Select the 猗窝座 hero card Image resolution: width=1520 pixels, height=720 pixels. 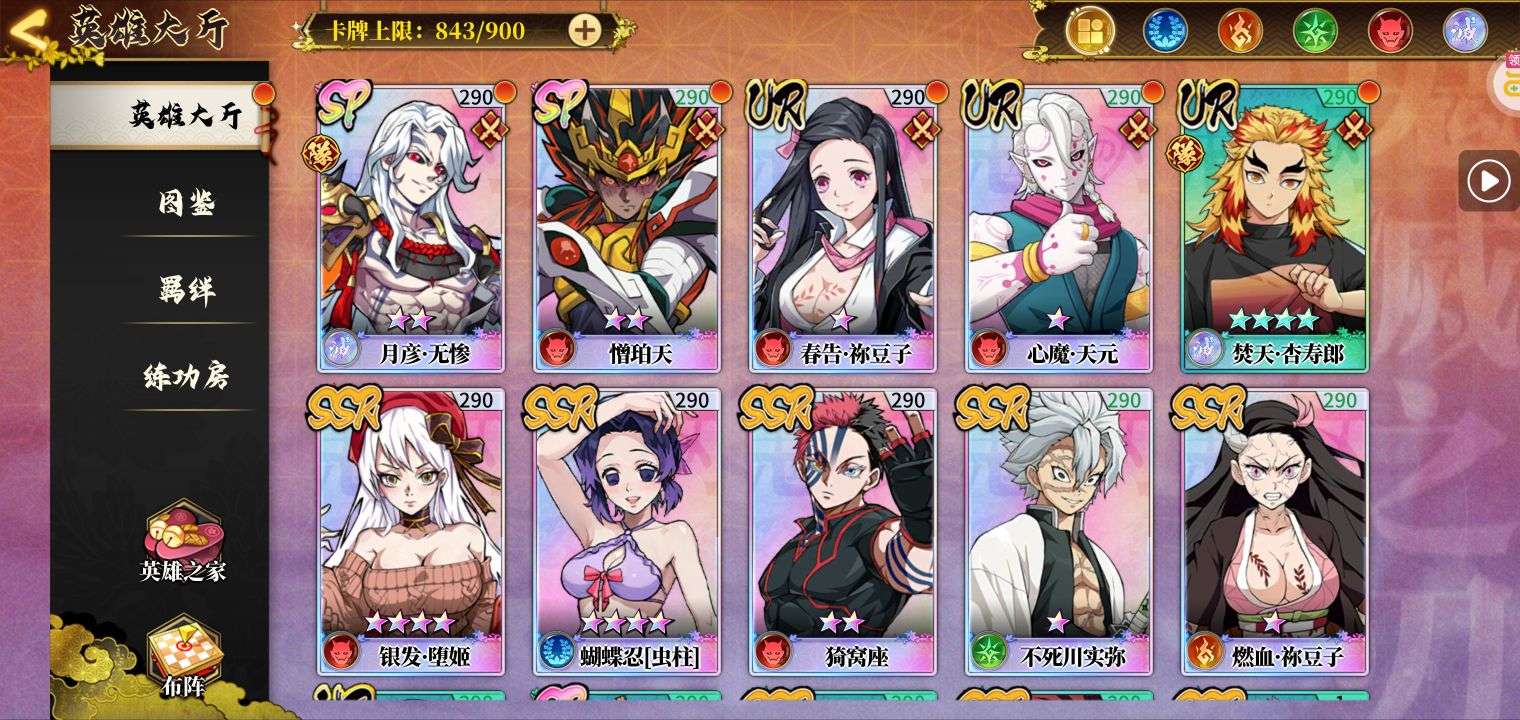click(x=843, y=531)
